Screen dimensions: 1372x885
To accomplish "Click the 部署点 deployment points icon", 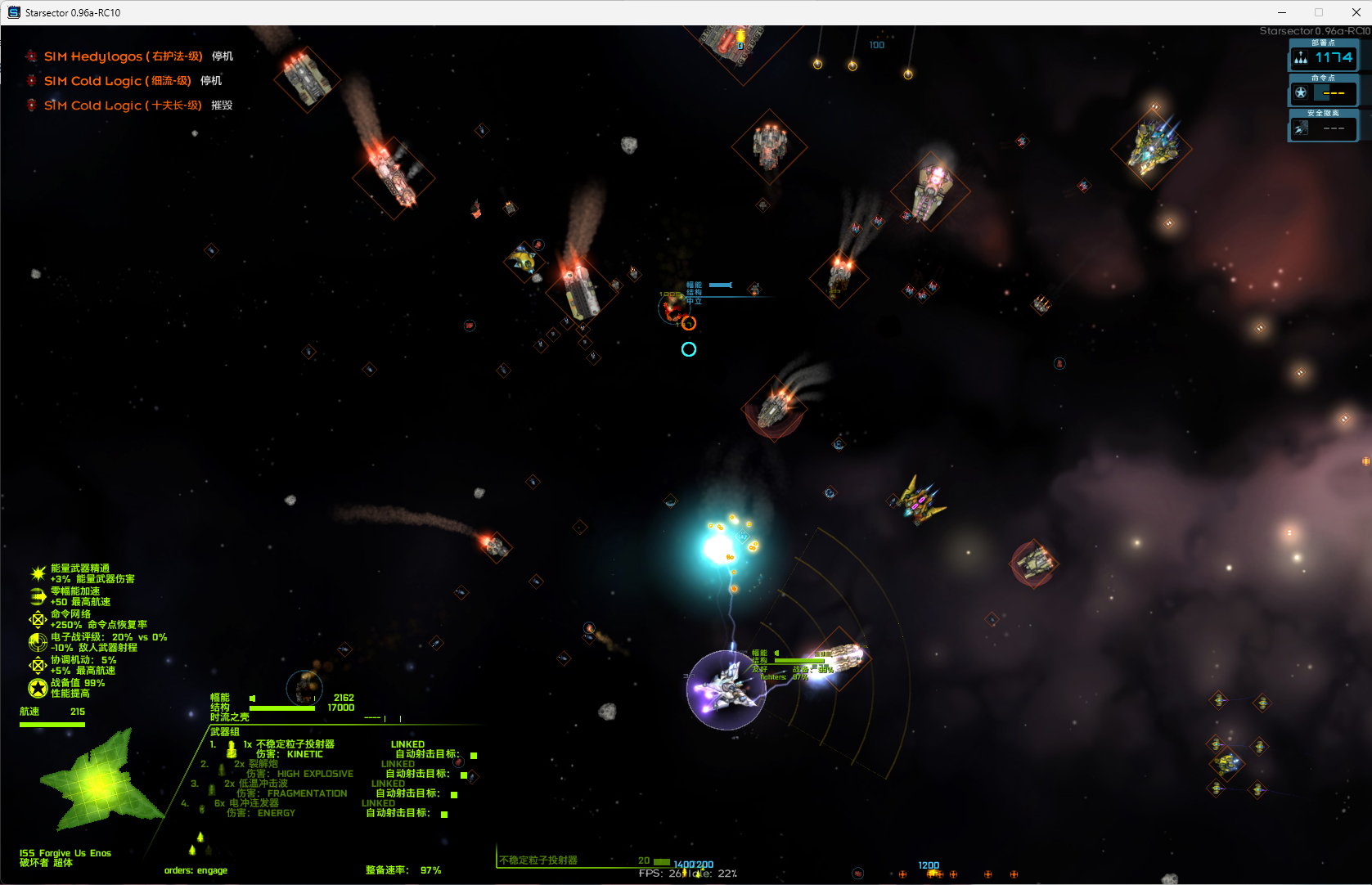I will tap(1301, 58).
